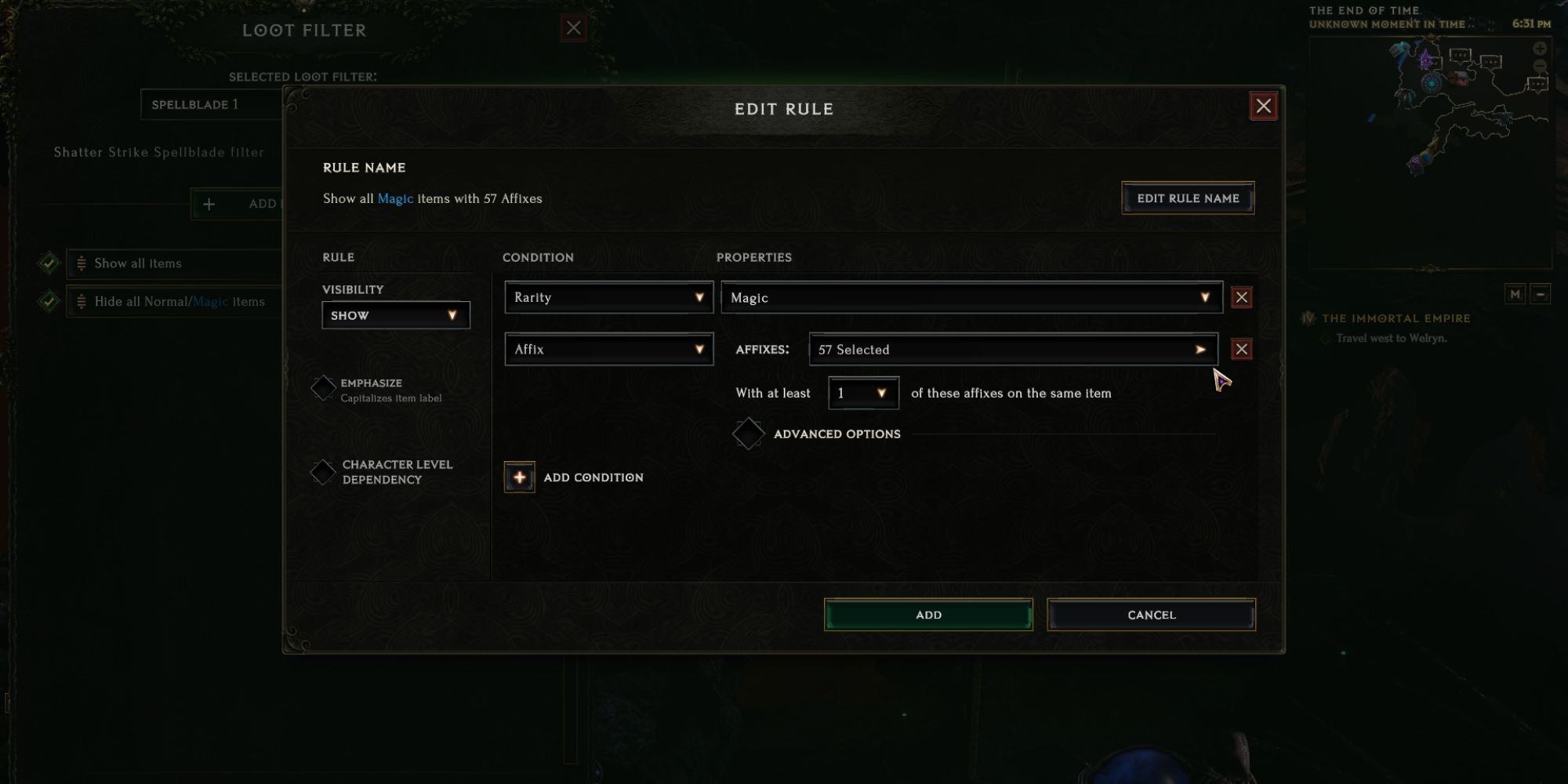Click the Edit Rule Name button

point(1187,198)
